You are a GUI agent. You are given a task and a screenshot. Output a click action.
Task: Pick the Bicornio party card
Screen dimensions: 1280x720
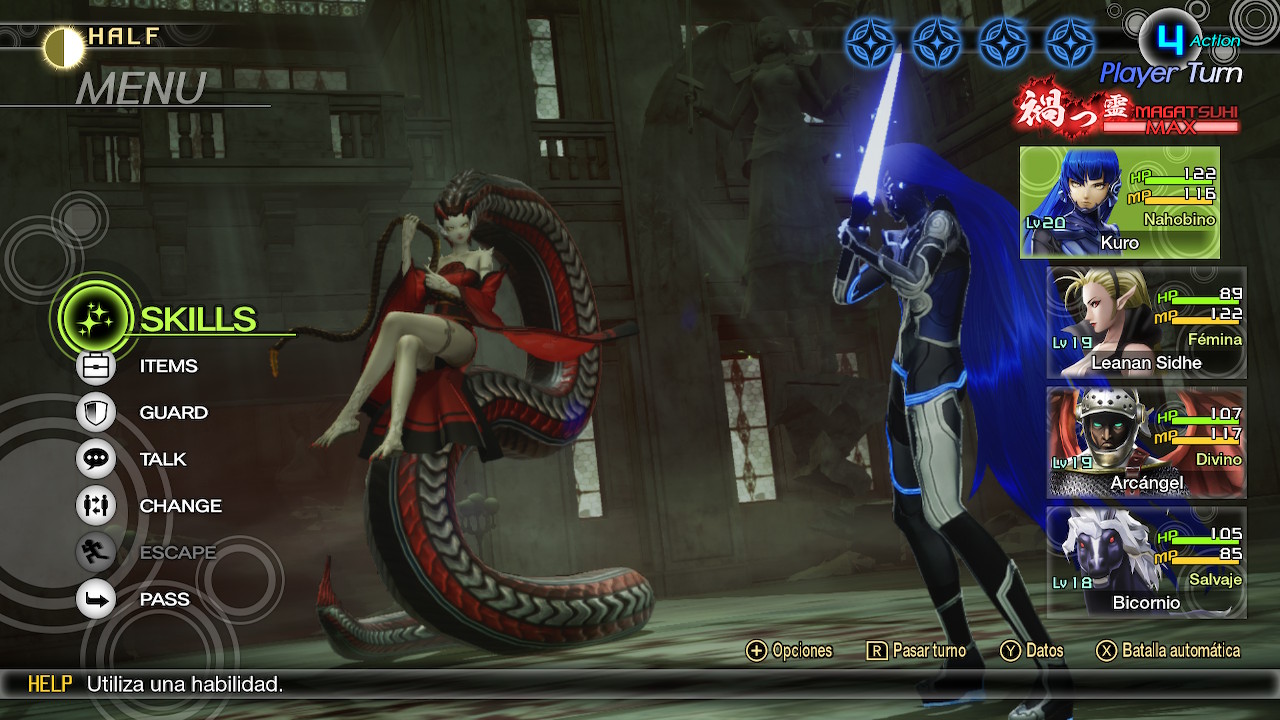point(1146,562)
